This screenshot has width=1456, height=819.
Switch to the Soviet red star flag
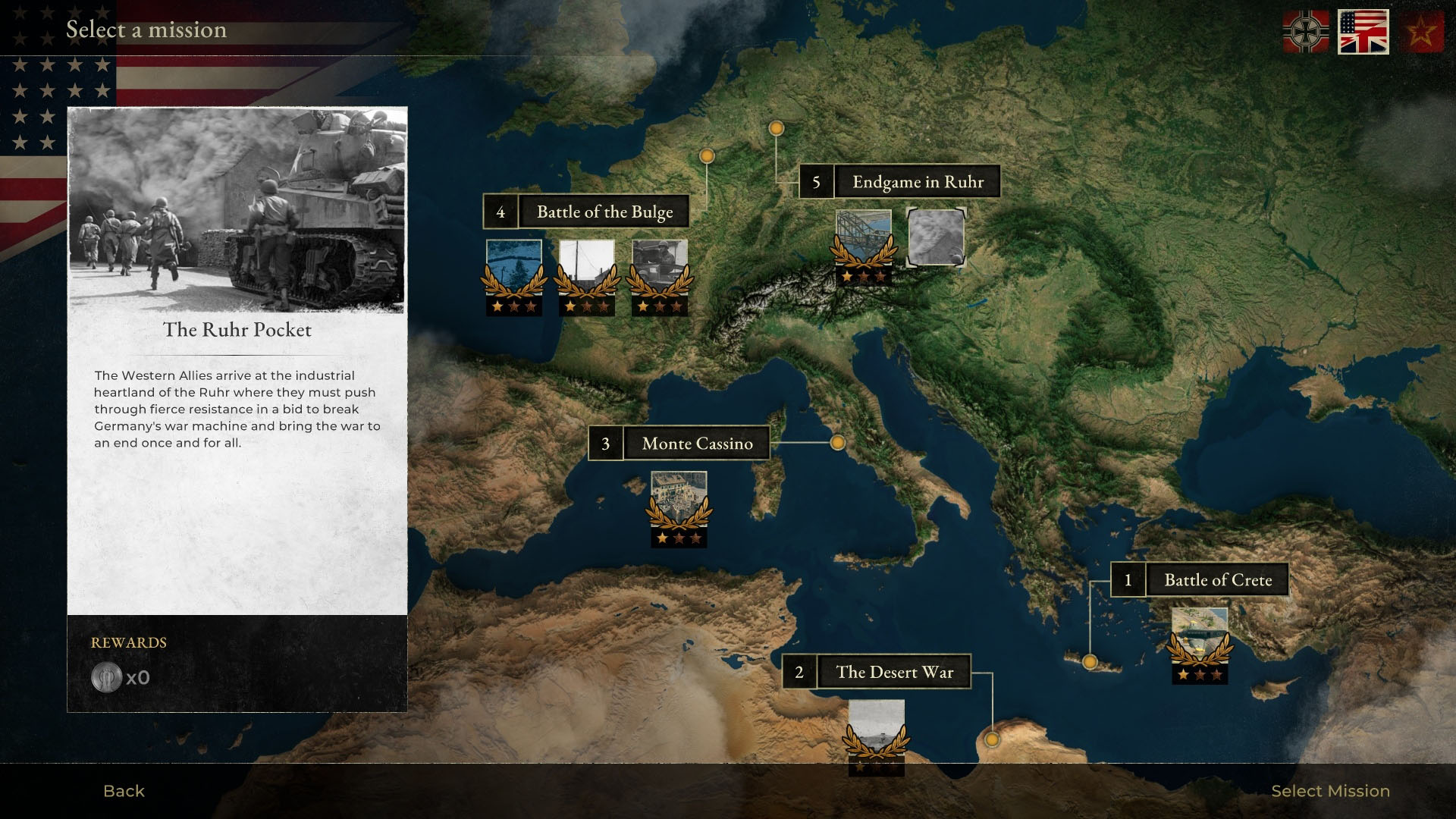[1422, 32]
